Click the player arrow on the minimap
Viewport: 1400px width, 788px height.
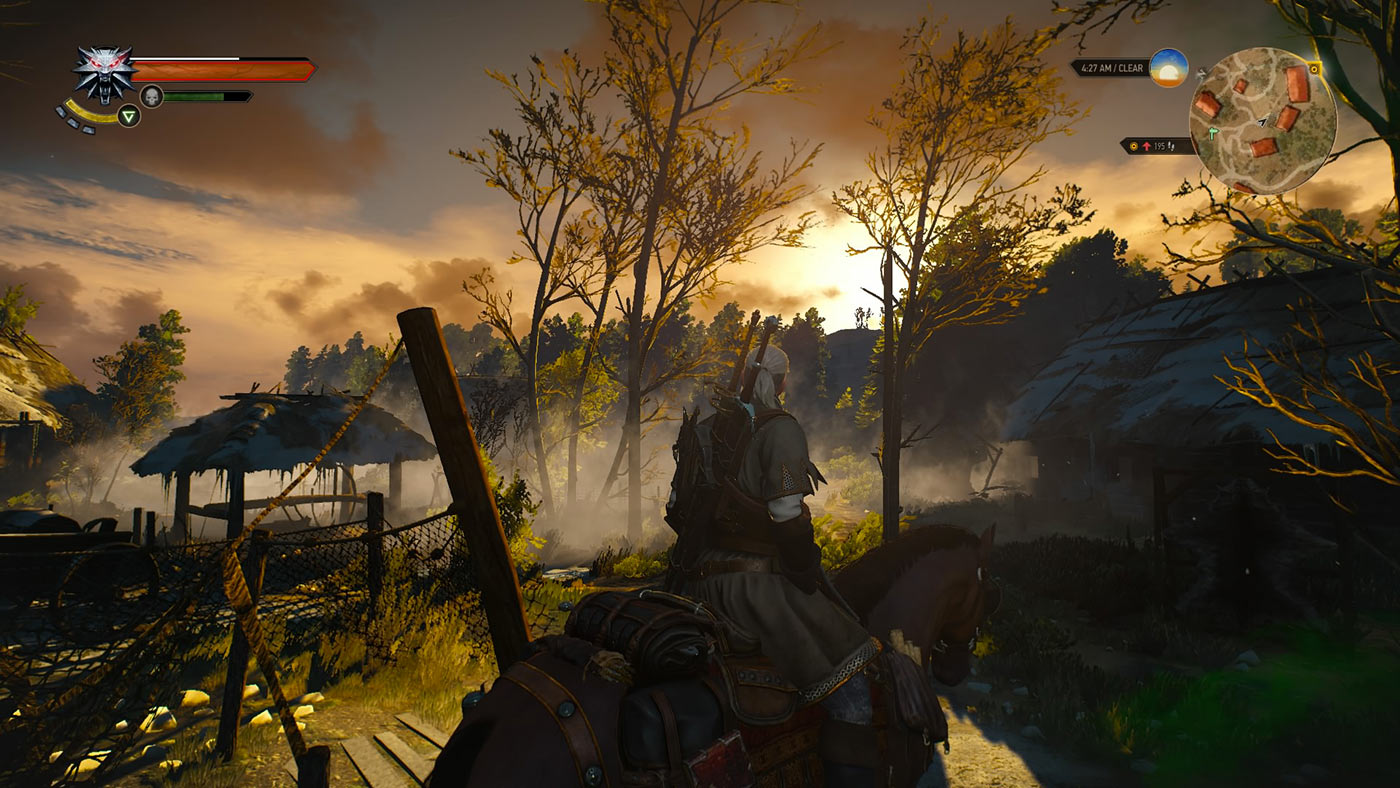pos(1263,121)
